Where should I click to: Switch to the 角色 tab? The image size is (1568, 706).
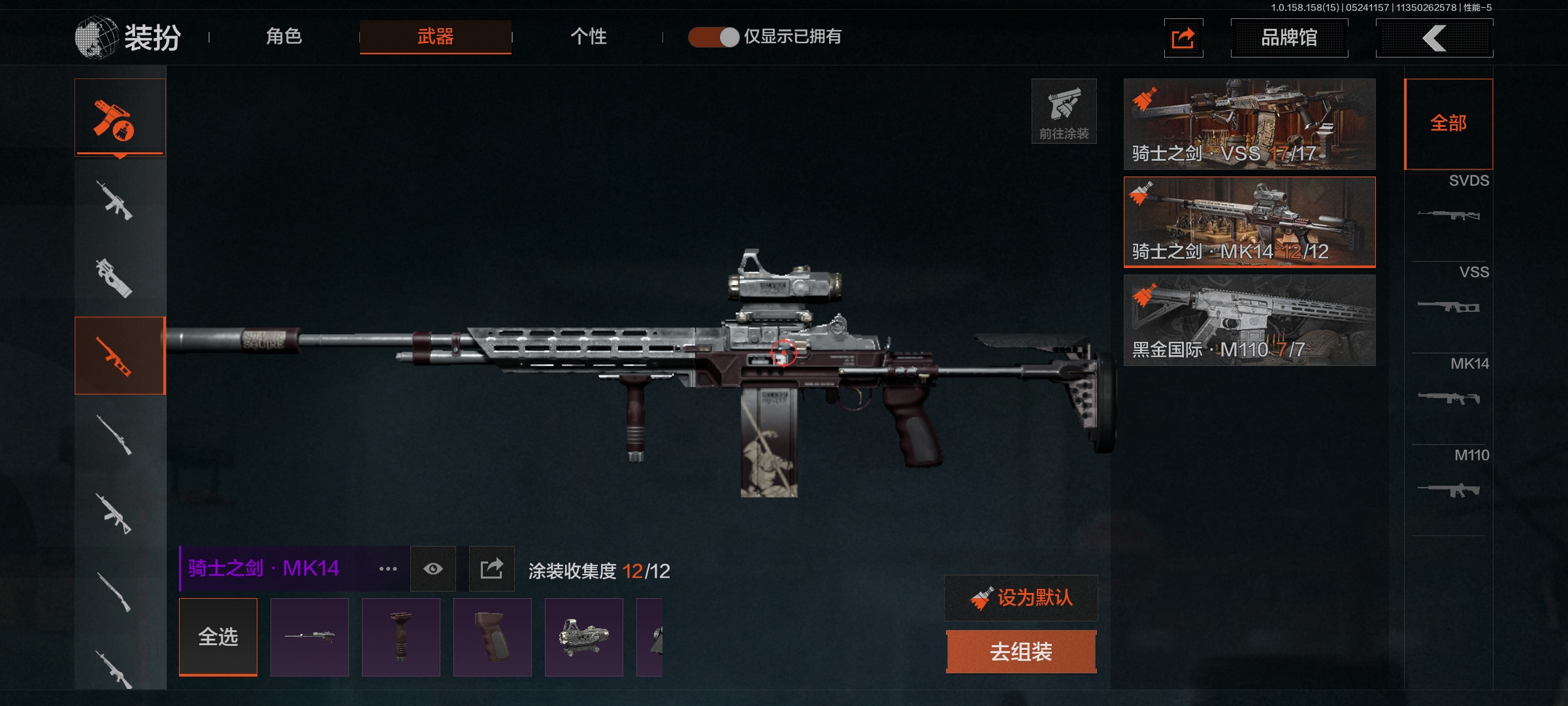(x=284, y=37)
